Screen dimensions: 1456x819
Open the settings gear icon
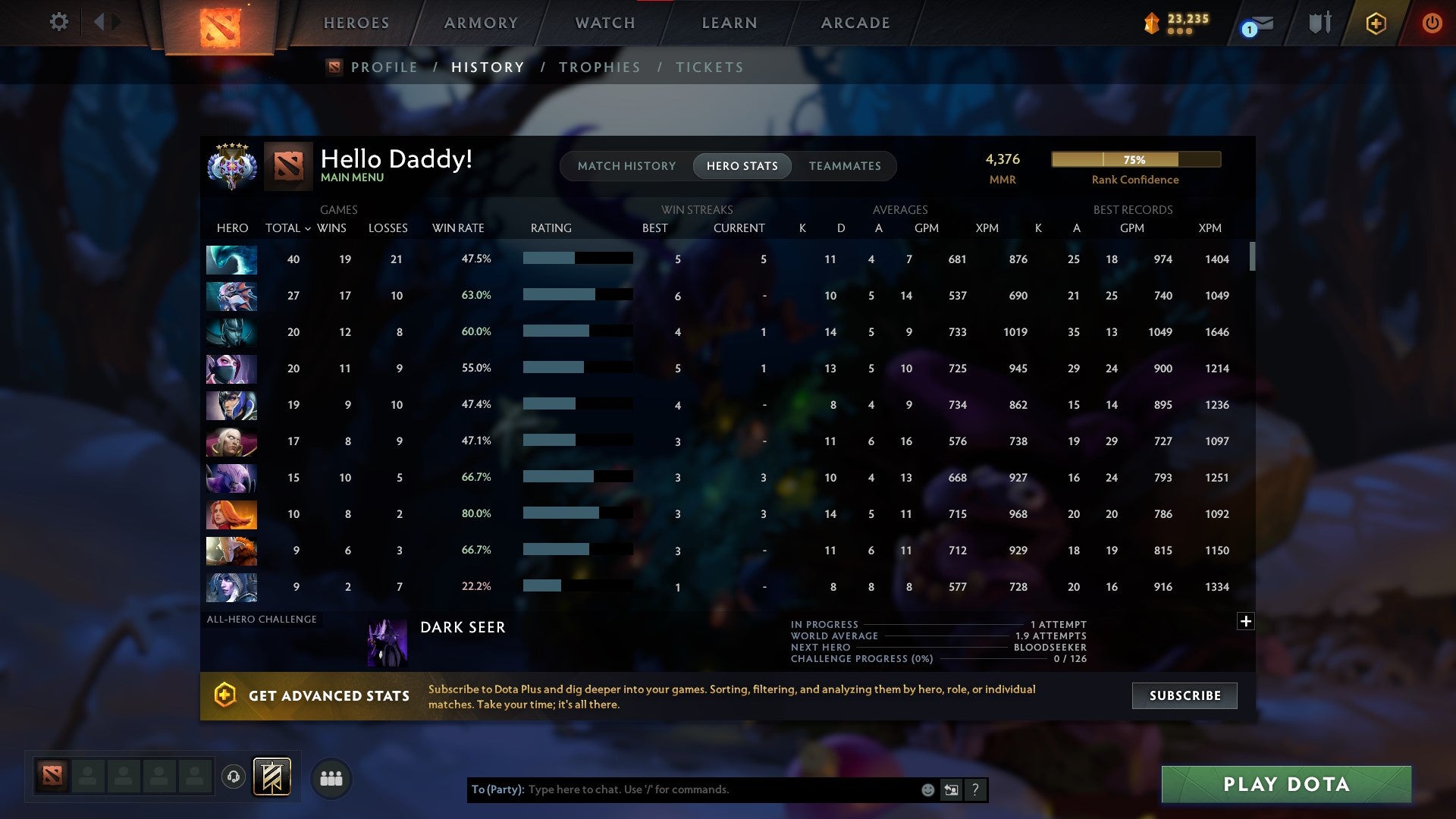[x=58, y=23]
